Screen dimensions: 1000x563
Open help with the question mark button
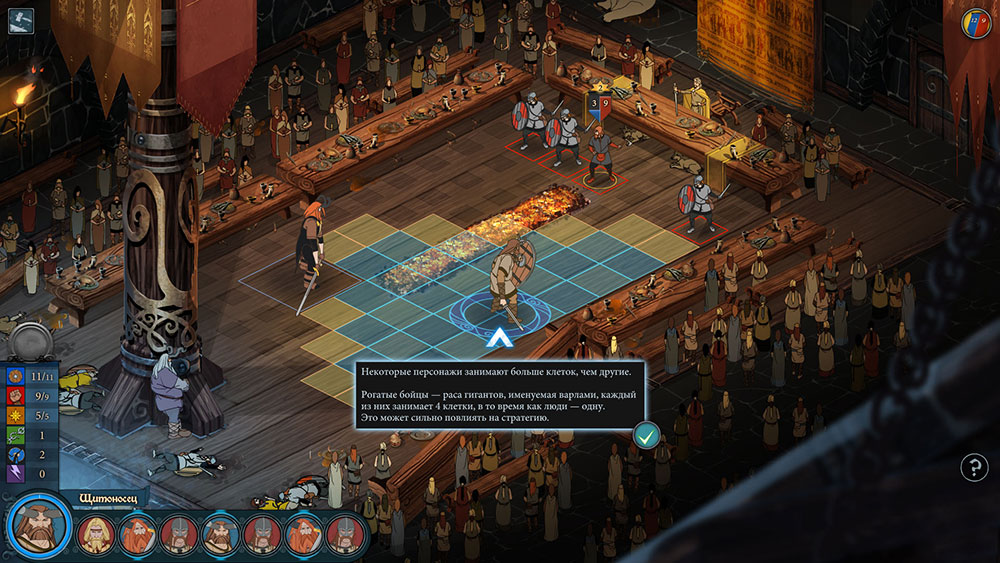tap(974, 466)
